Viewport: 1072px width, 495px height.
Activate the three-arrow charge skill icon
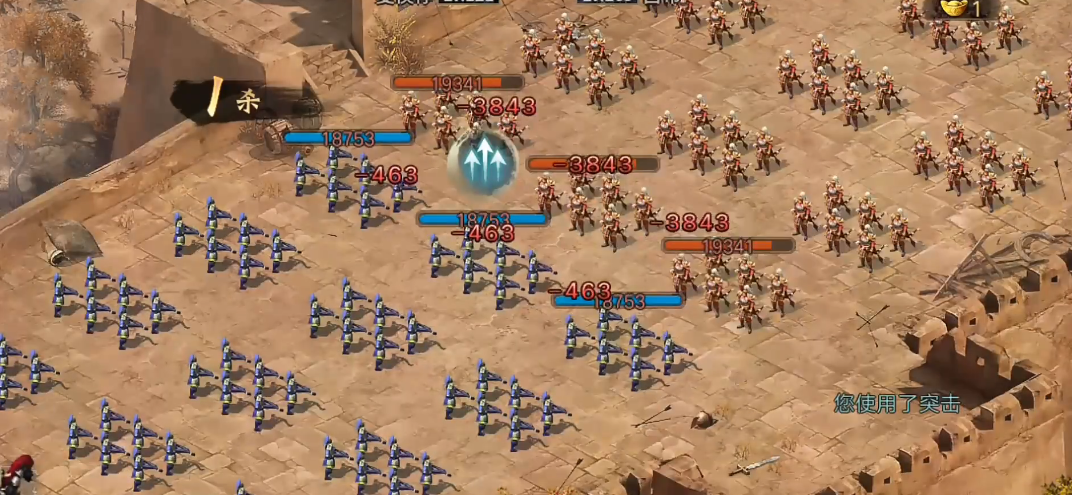point(482,161)
